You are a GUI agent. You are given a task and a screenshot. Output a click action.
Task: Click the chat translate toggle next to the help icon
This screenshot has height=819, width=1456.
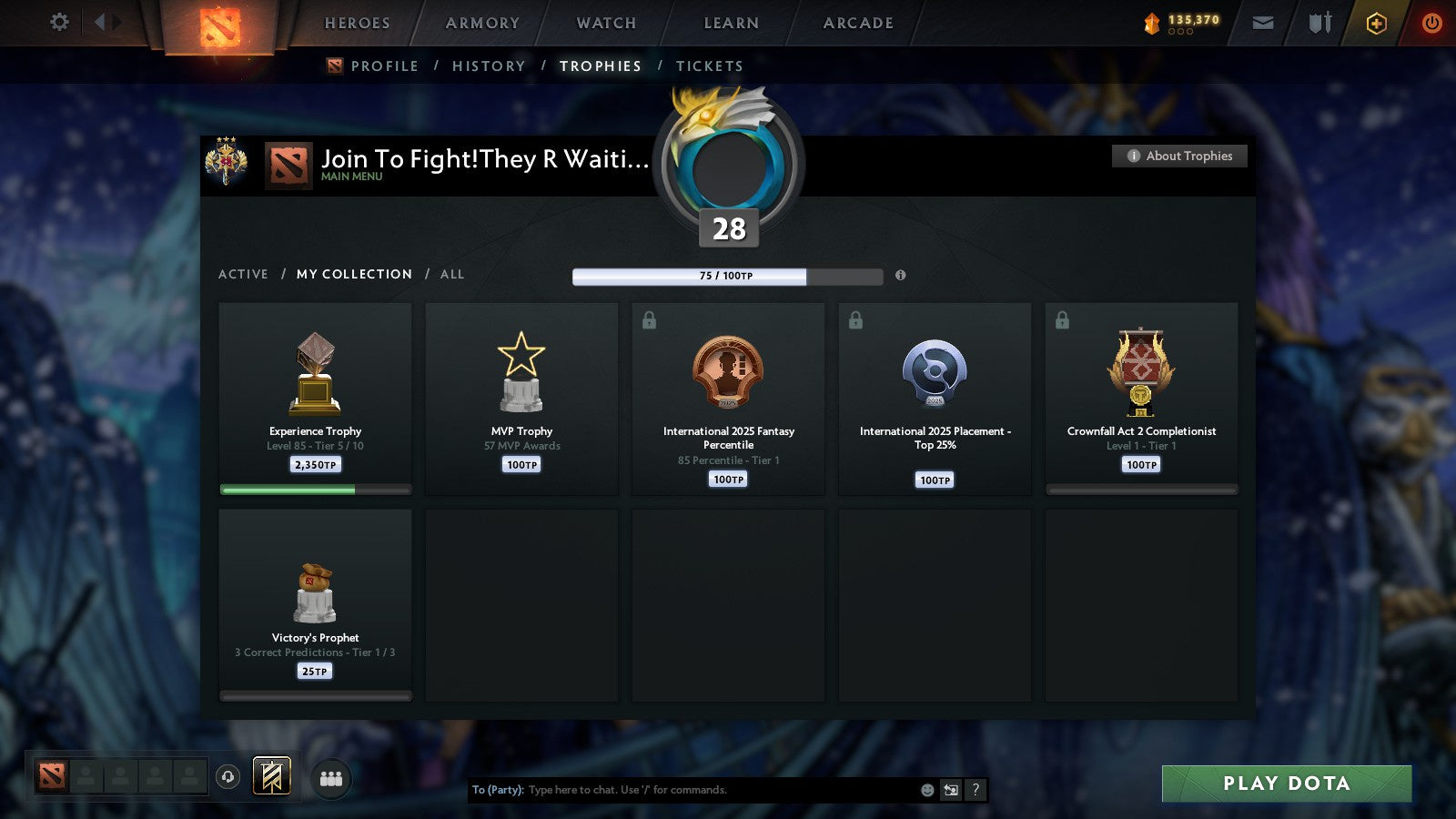pos(949,790)
